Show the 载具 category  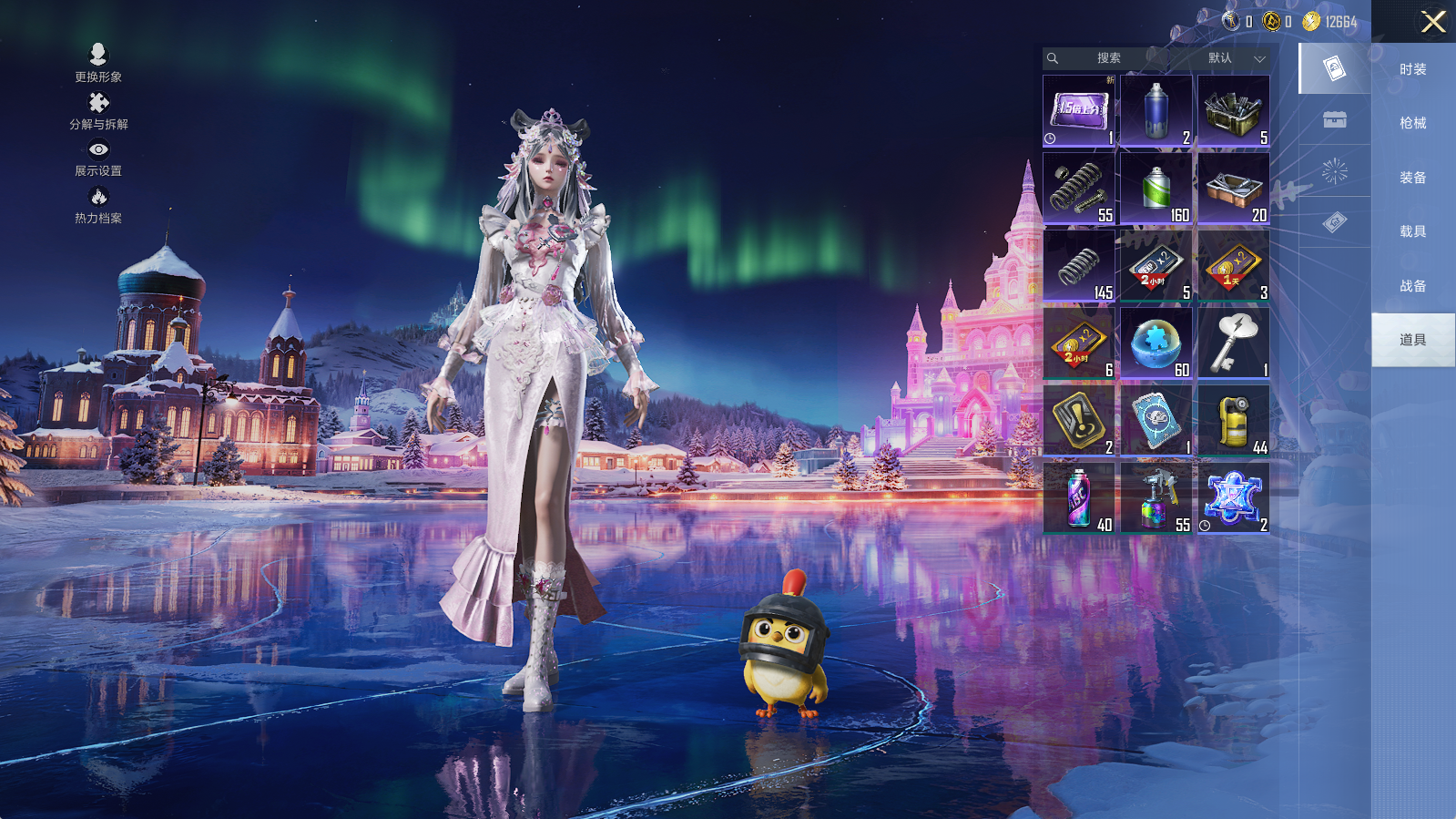(1412, 231)
